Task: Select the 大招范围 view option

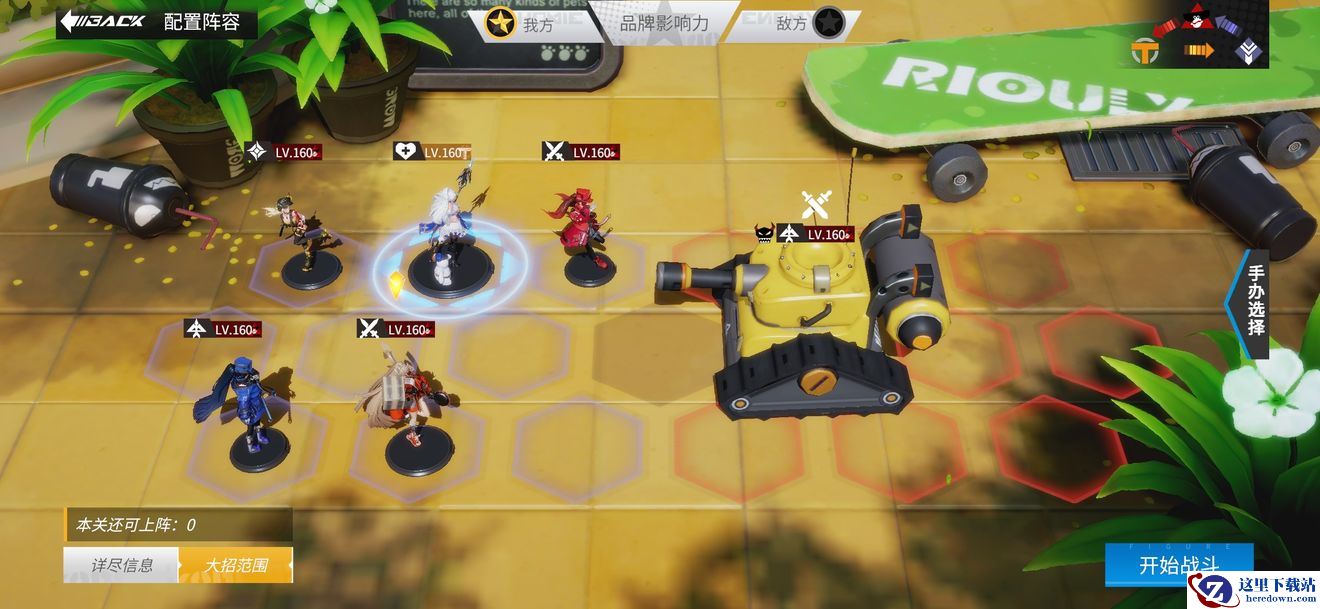Action: pos(236,565)
